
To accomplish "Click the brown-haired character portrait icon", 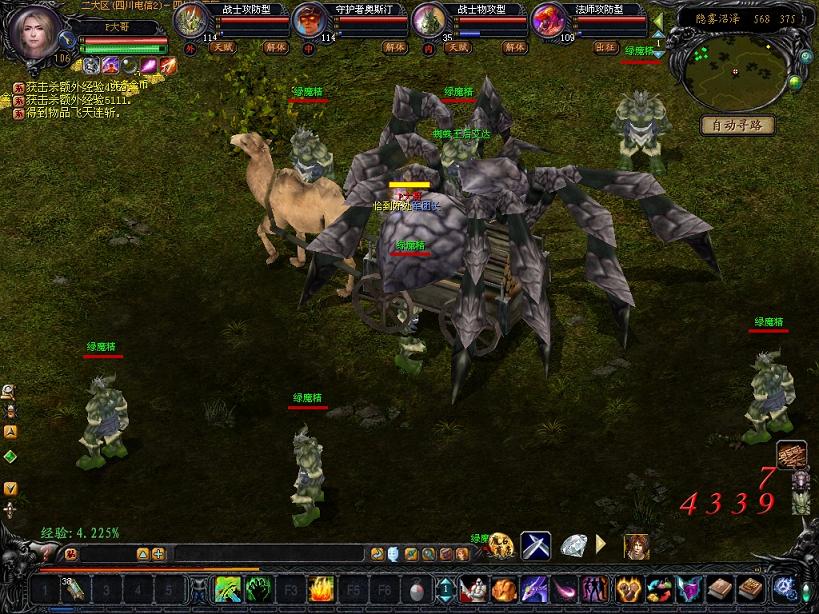I will [636, 546].
